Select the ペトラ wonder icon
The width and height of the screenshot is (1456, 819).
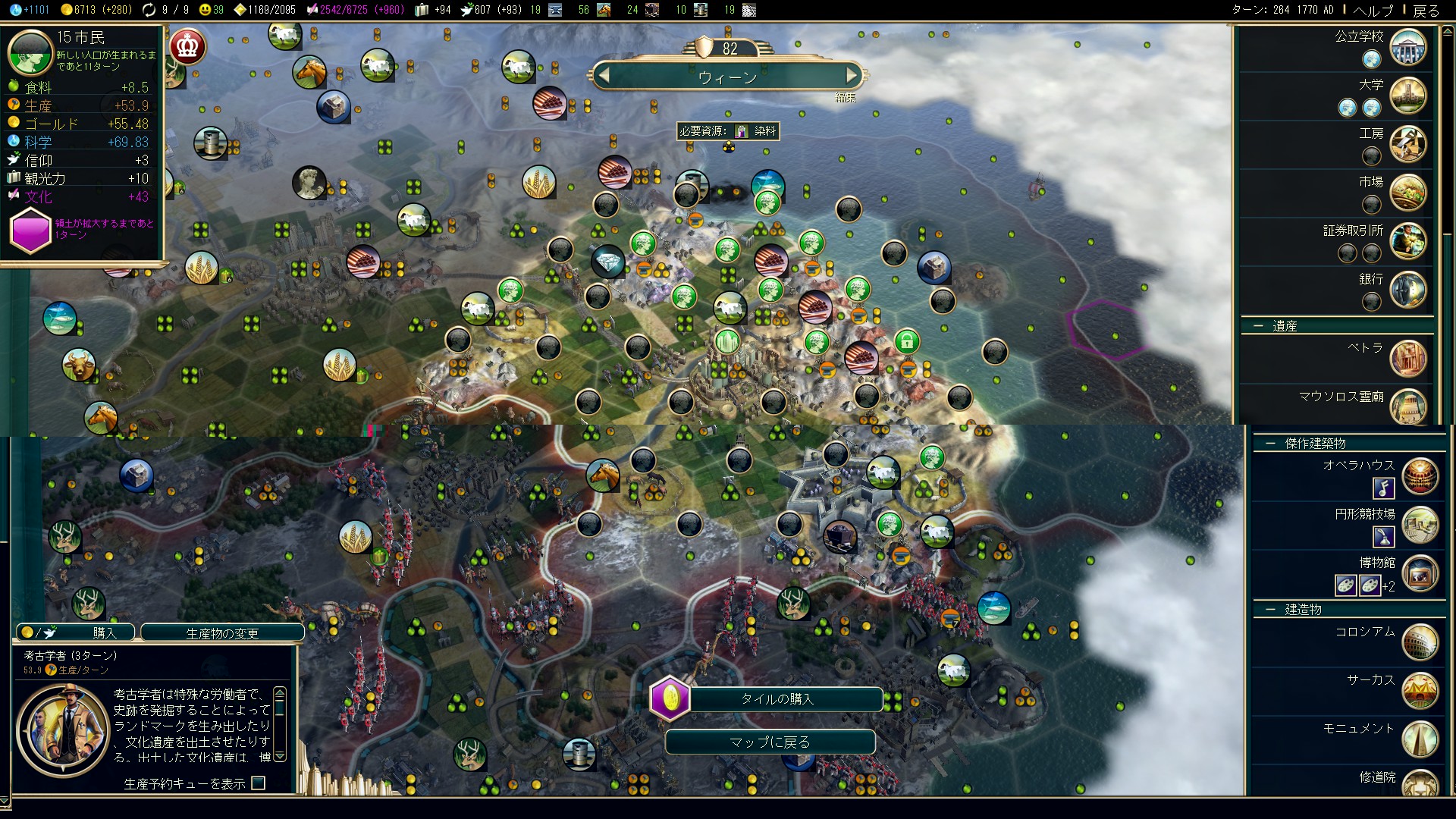coord(1408,359)
